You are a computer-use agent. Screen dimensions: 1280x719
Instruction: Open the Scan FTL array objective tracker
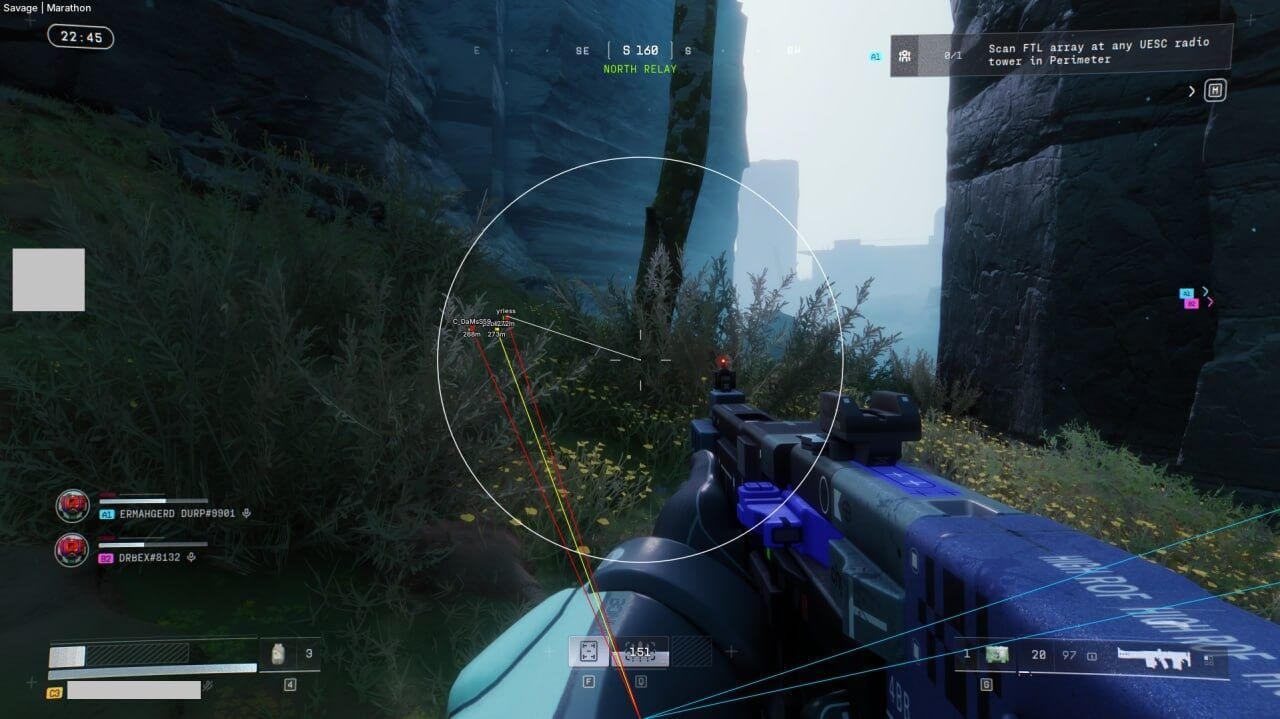pos(1098,53)
